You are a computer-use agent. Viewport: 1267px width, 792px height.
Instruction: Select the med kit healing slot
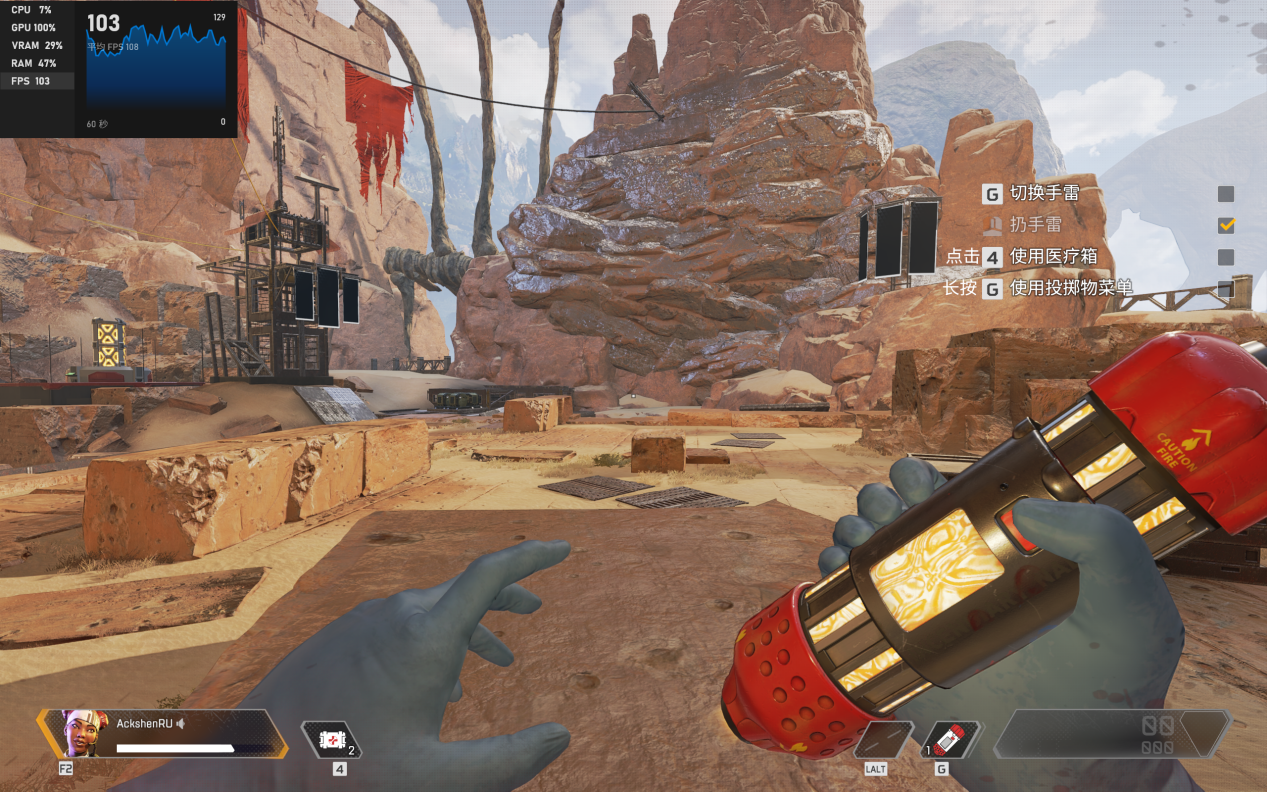pos(331,740)
